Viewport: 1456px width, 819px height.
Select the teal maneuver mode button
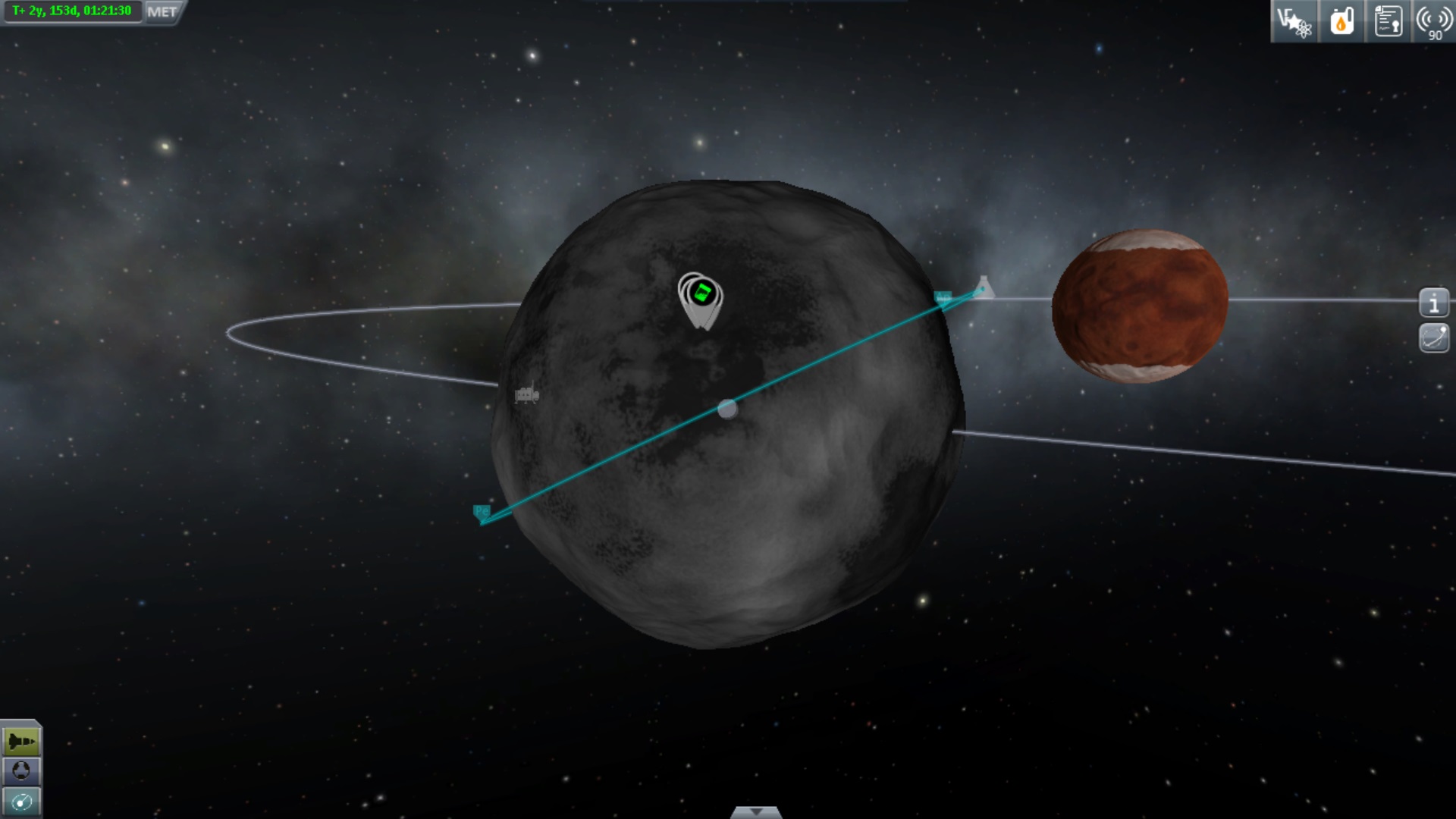tap(21, 802)
